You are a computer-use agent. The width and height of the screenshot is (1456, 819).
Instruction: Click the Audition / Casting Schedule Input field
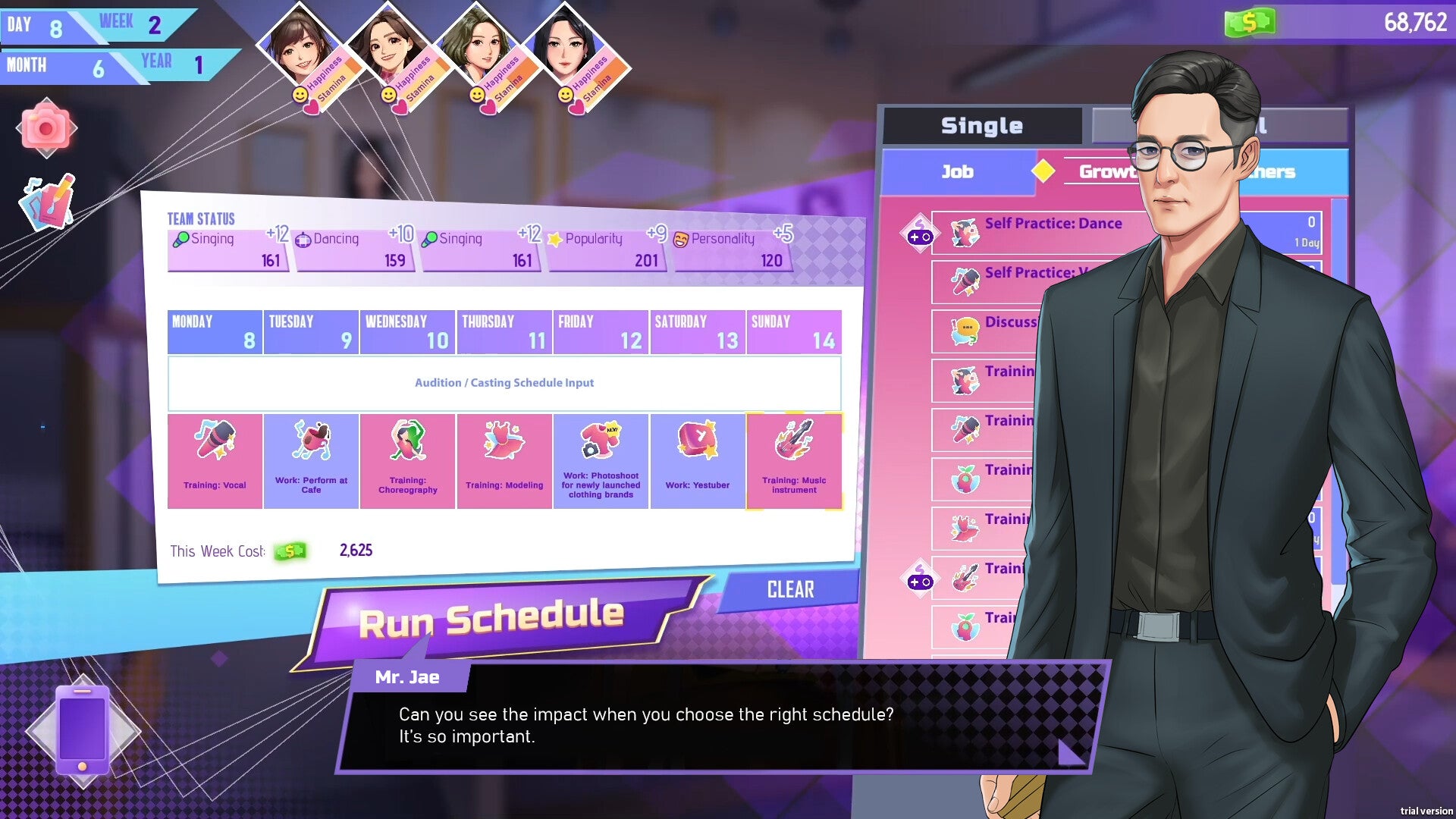click(x=504, y=383)
